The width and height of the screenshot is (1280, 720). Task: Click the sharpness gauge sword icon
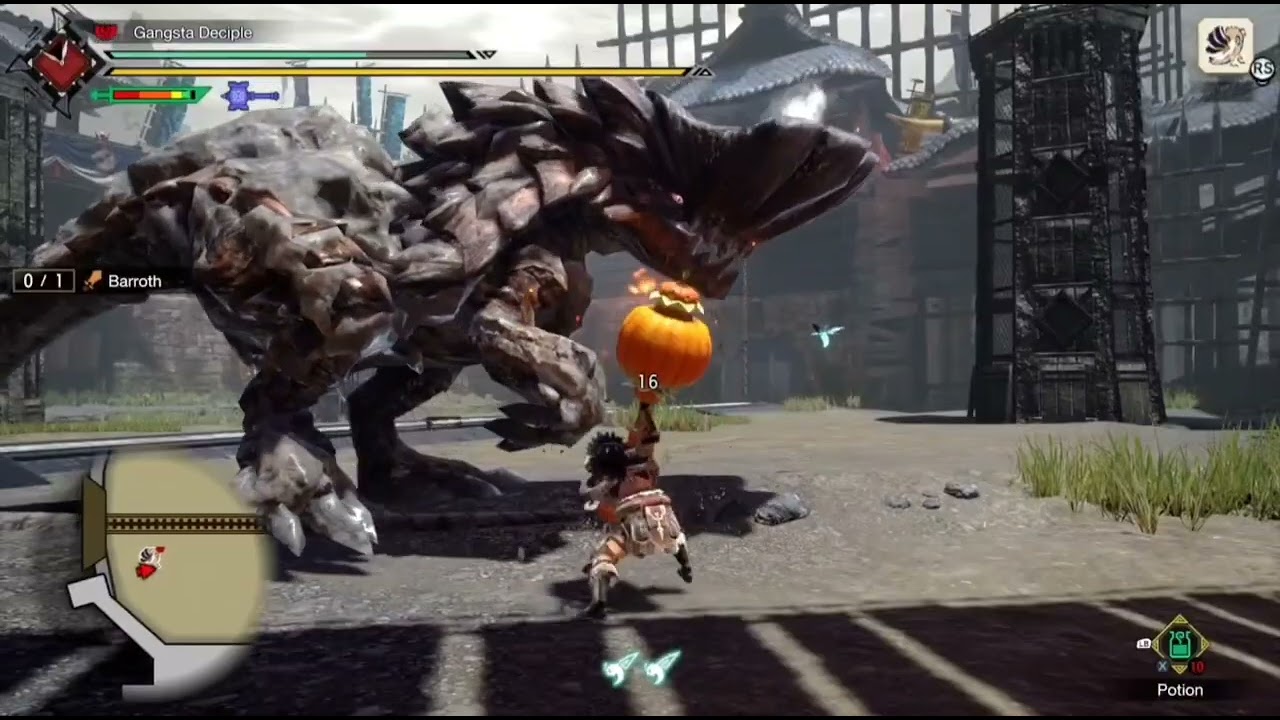[150, 96]
